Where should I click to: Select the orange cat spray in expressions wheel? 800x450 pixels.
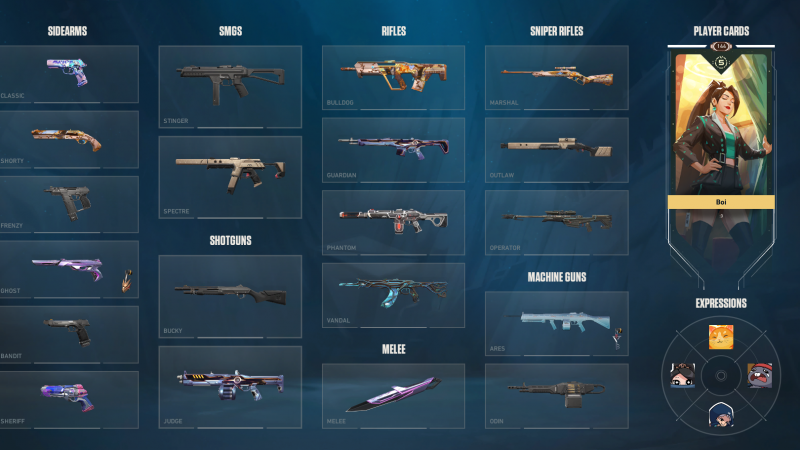[x=719, y=337]
